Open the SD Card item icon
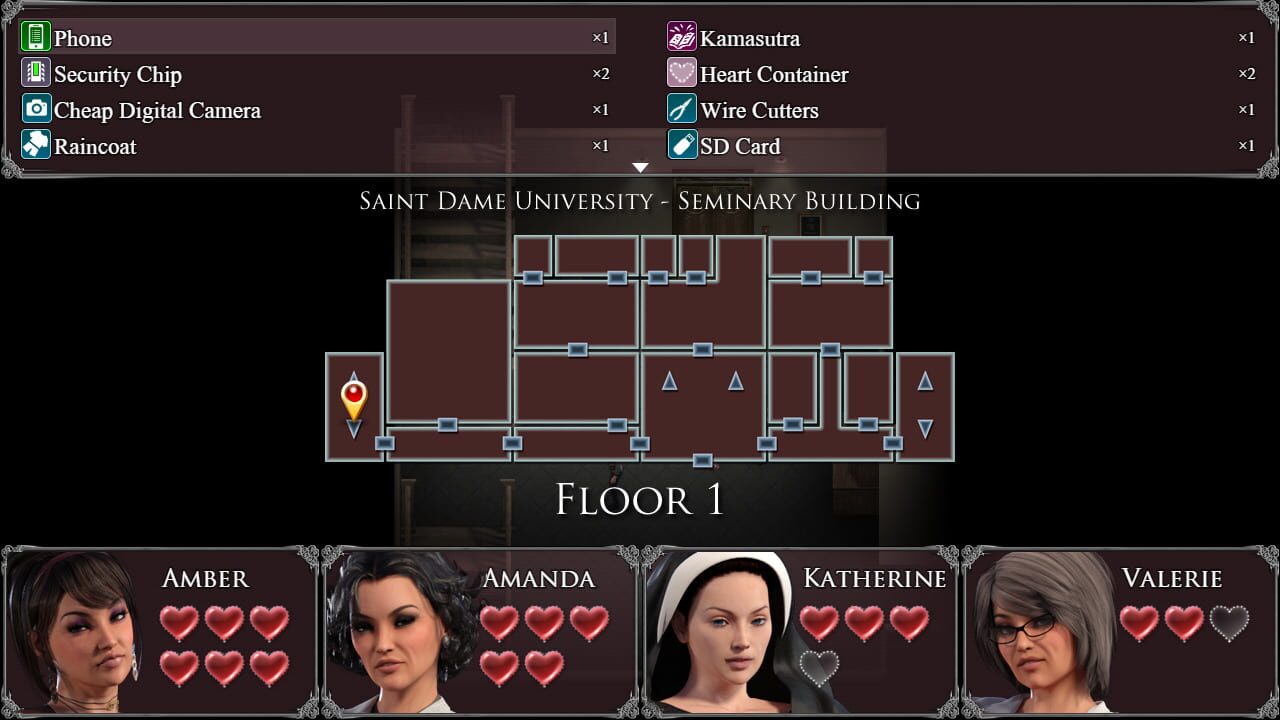The width and height of the screenshot is (1280, 720). tap(683, 145)
